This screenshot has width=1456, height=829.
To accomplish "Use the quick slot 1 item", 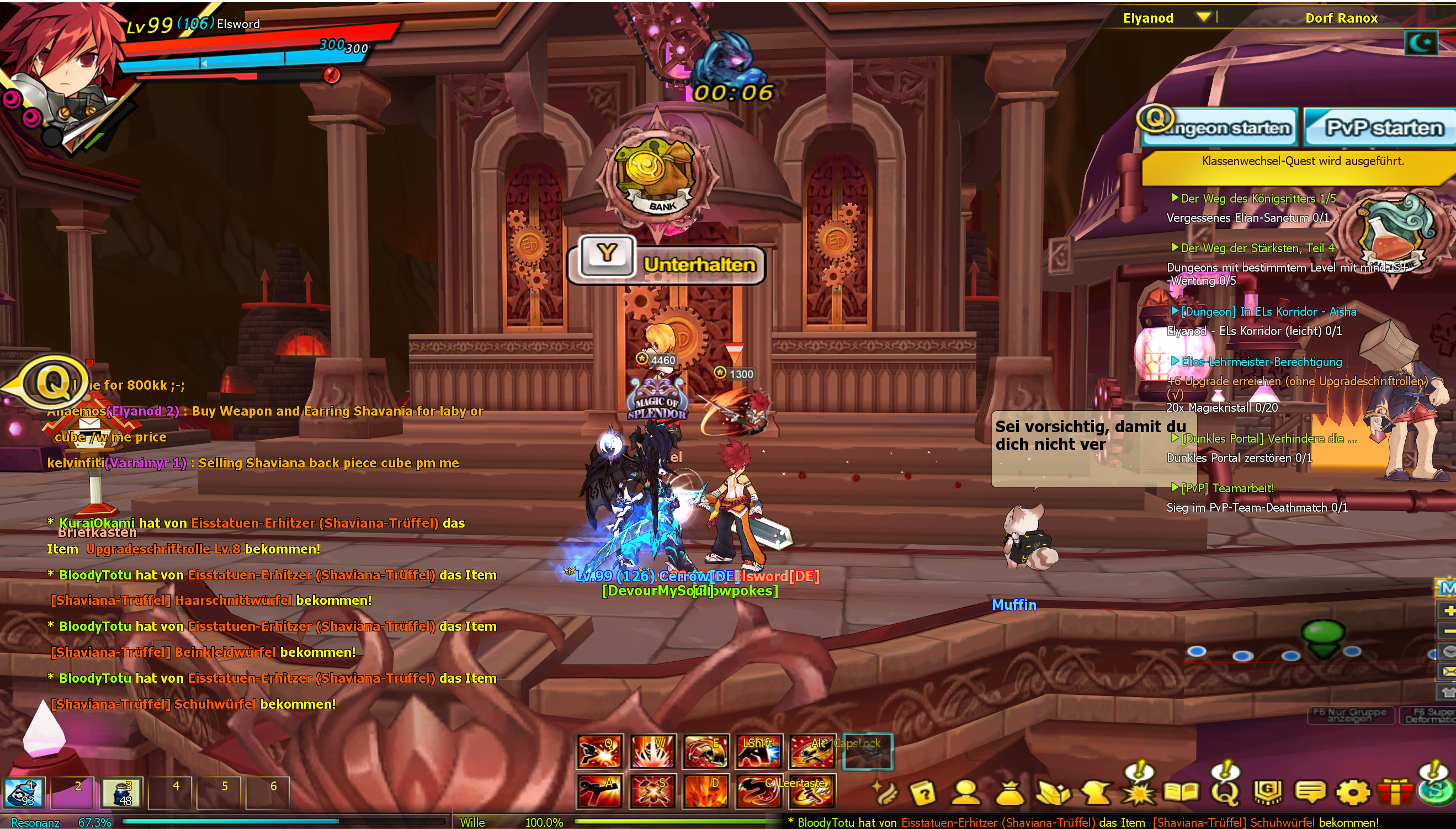I will pos(24,793).
